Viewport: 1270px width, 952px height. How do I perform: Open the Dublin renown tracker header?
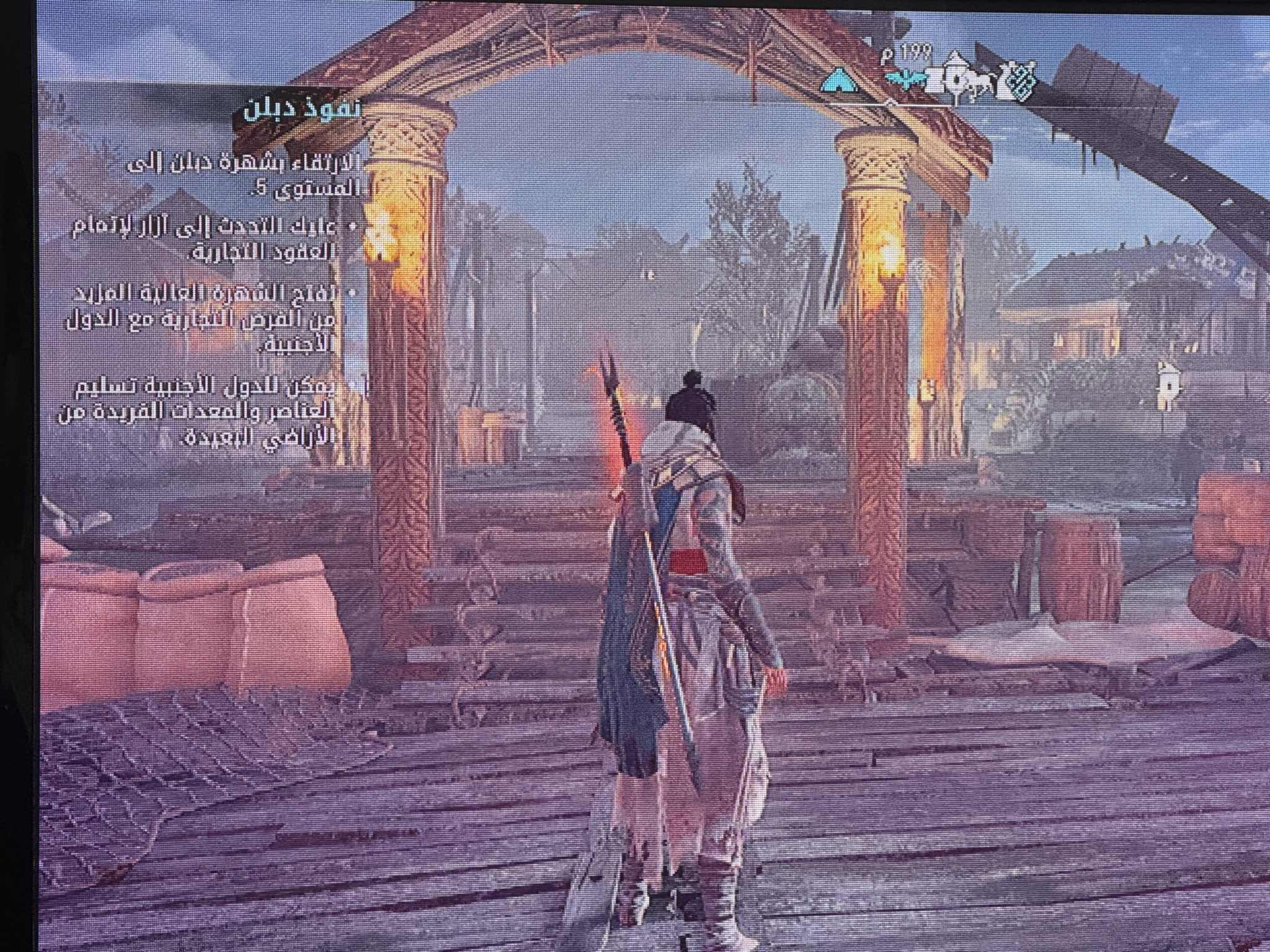click(x=298, y=110)
